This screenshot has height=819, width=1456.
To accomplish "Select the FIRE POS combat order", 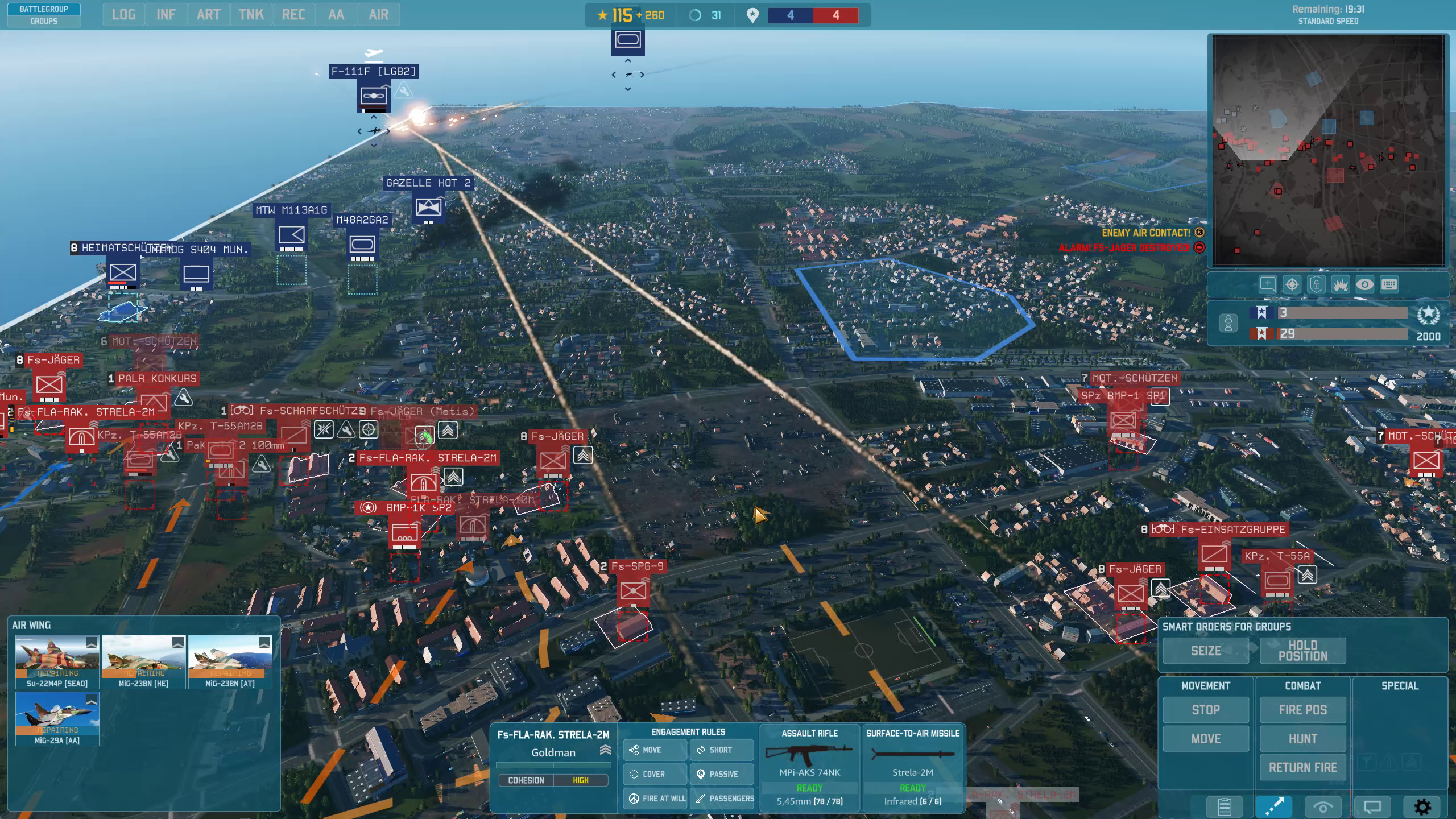I will click(1302, 710).
